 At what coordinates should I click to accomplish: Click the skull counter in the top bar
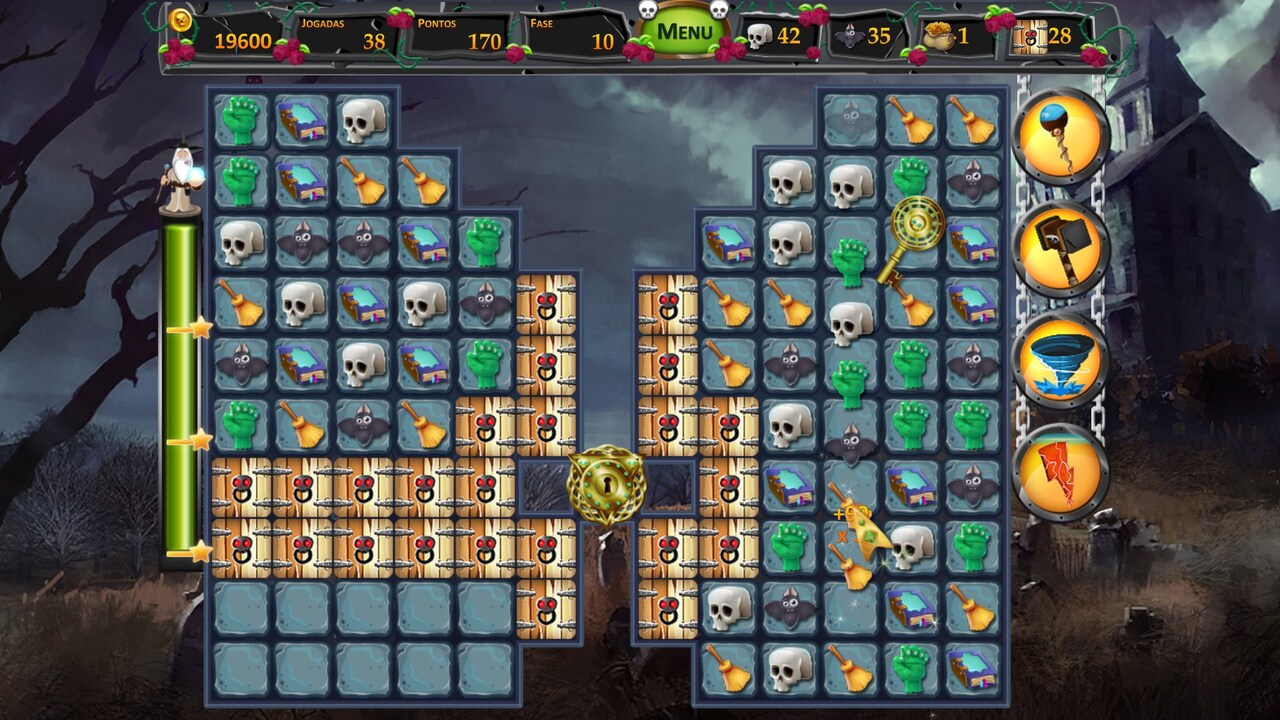point(760,36)
